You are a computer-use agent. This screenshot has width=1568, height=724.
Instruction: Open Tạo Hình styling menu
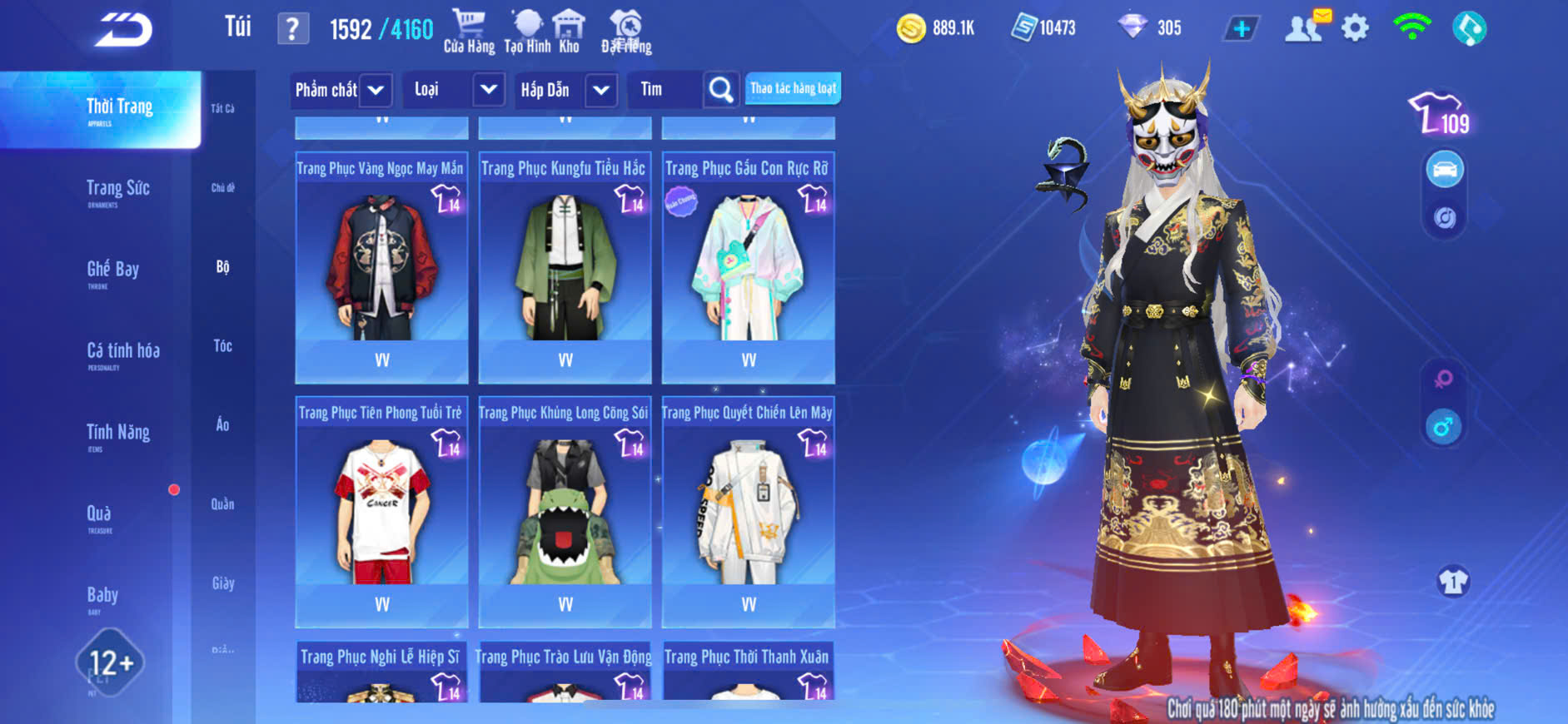pos(527,32)
